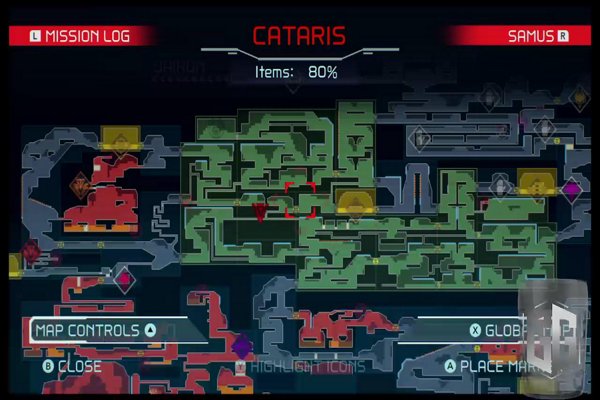Expand the Map Controls panel
Image resolution: width=600 pixels, height=400 pixels.
coord(95,330)
